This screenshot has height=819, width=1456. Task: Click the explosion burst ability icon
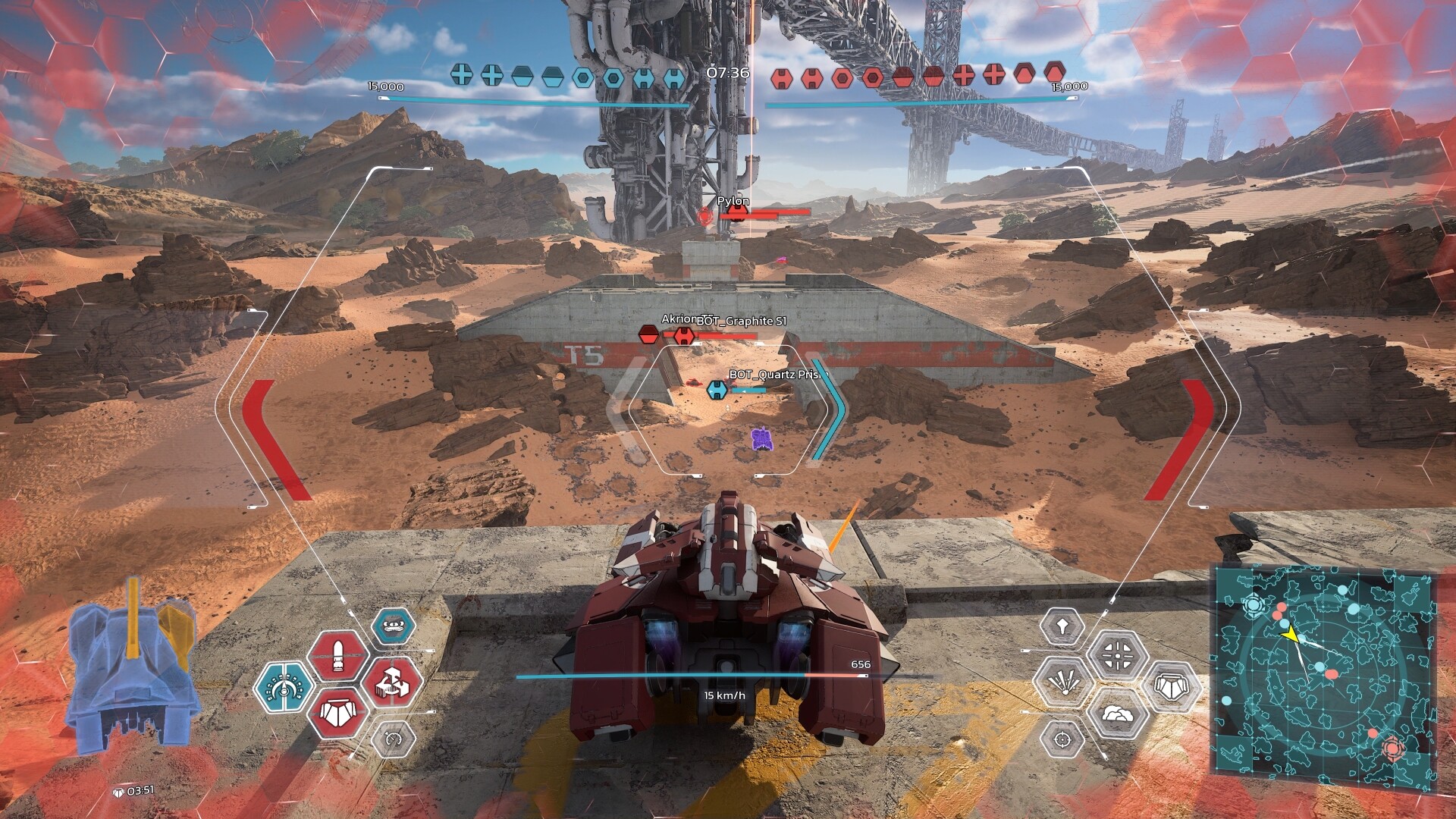coord(1065,682)
